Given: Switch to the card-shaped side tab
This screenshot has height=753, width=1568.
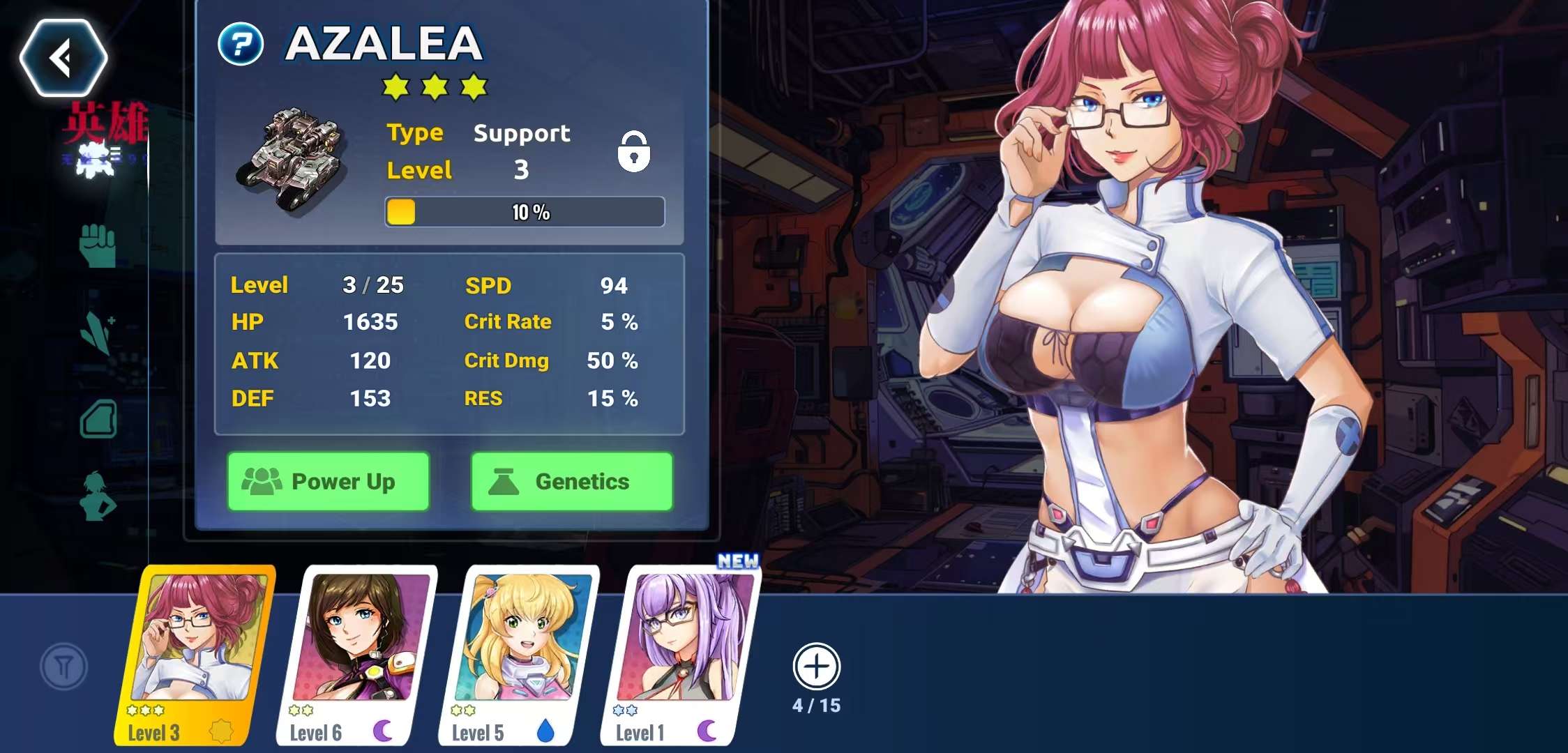Looking at the screenshot, I should tap(98, 419).
